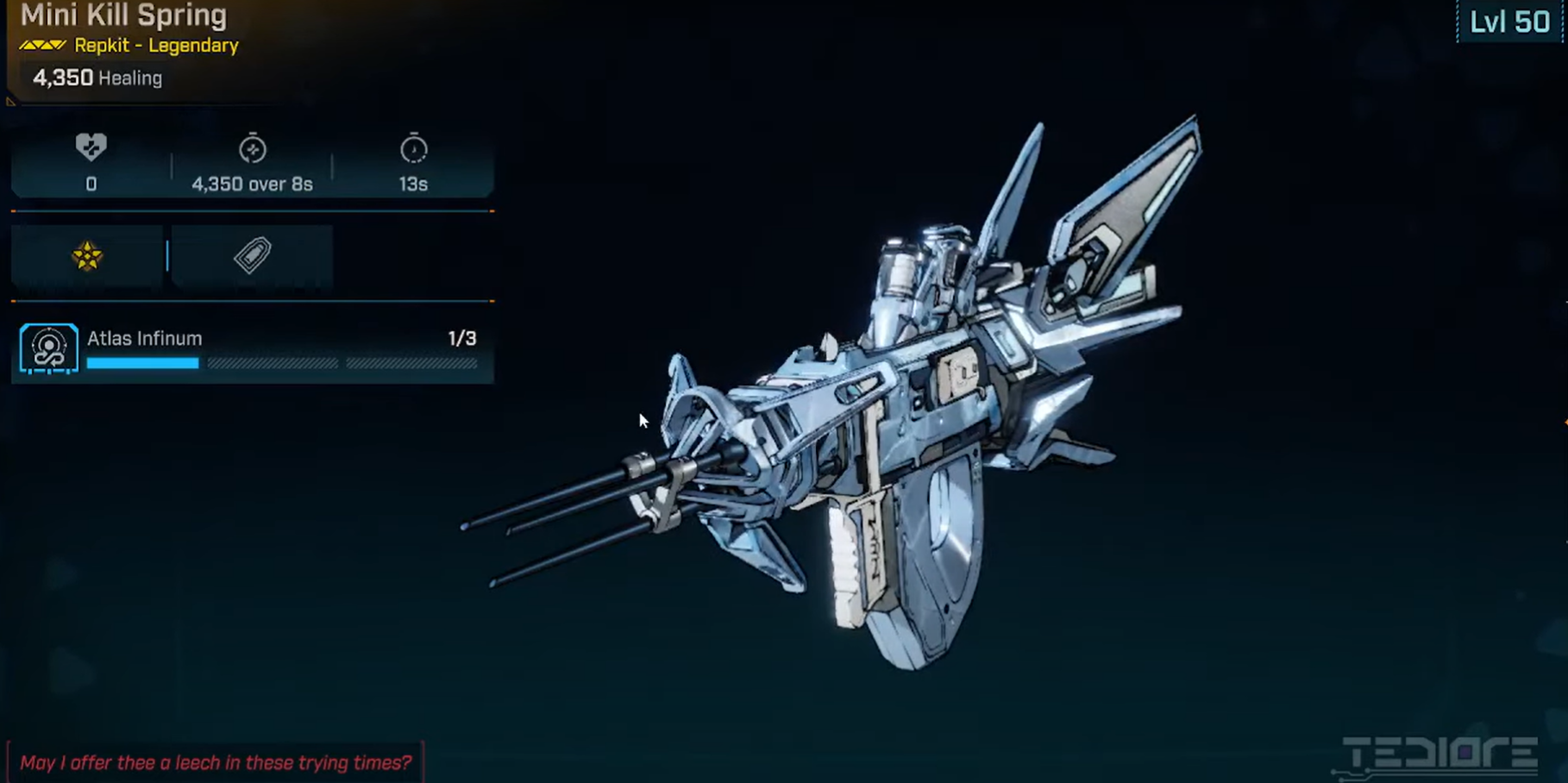The width and height of the screenshot is (1568, 783).
Task: Select the Mini Kill Spring title header
Action: [x=123, y=15]
